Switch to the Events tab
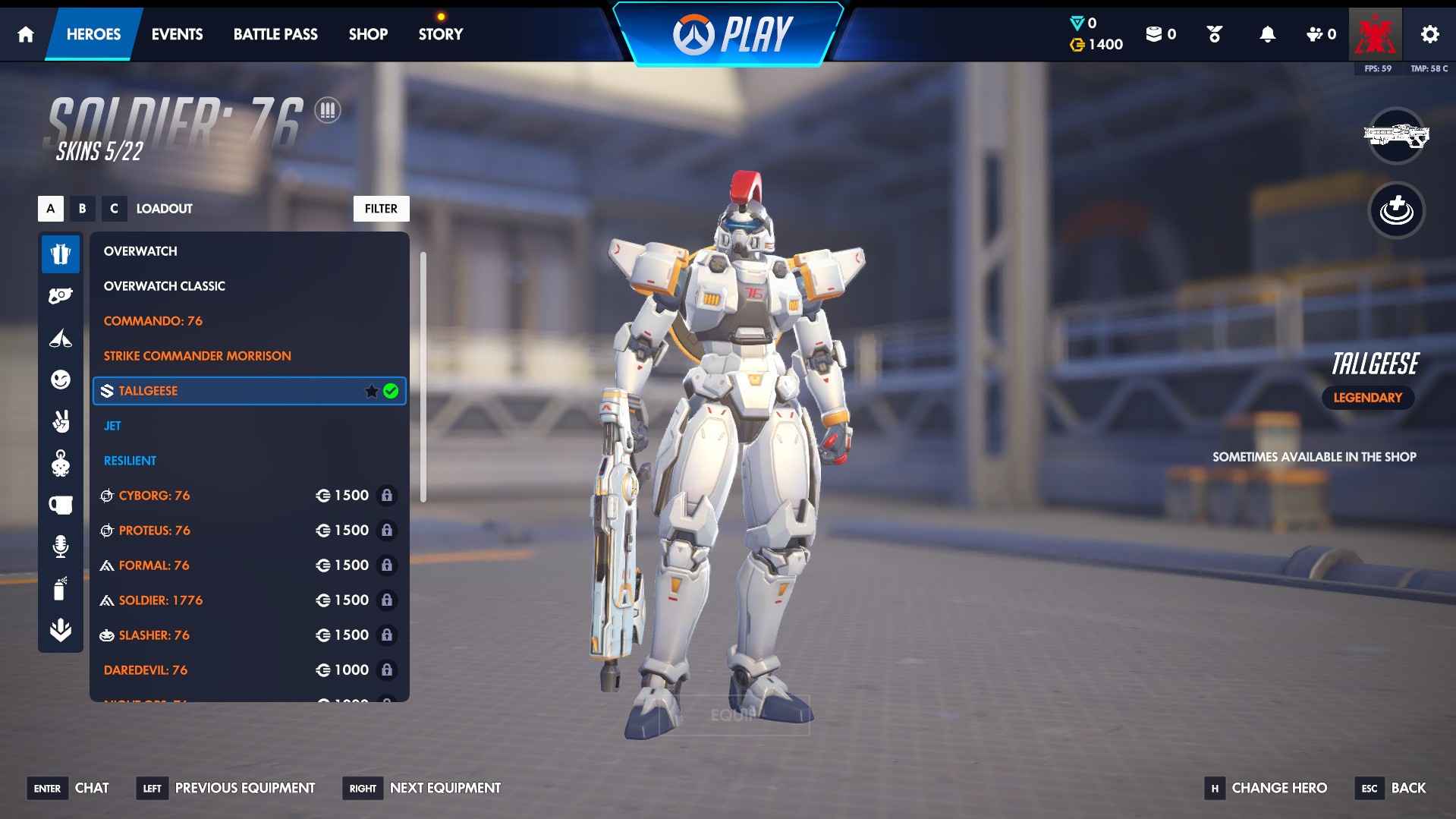 click(177, 34)
